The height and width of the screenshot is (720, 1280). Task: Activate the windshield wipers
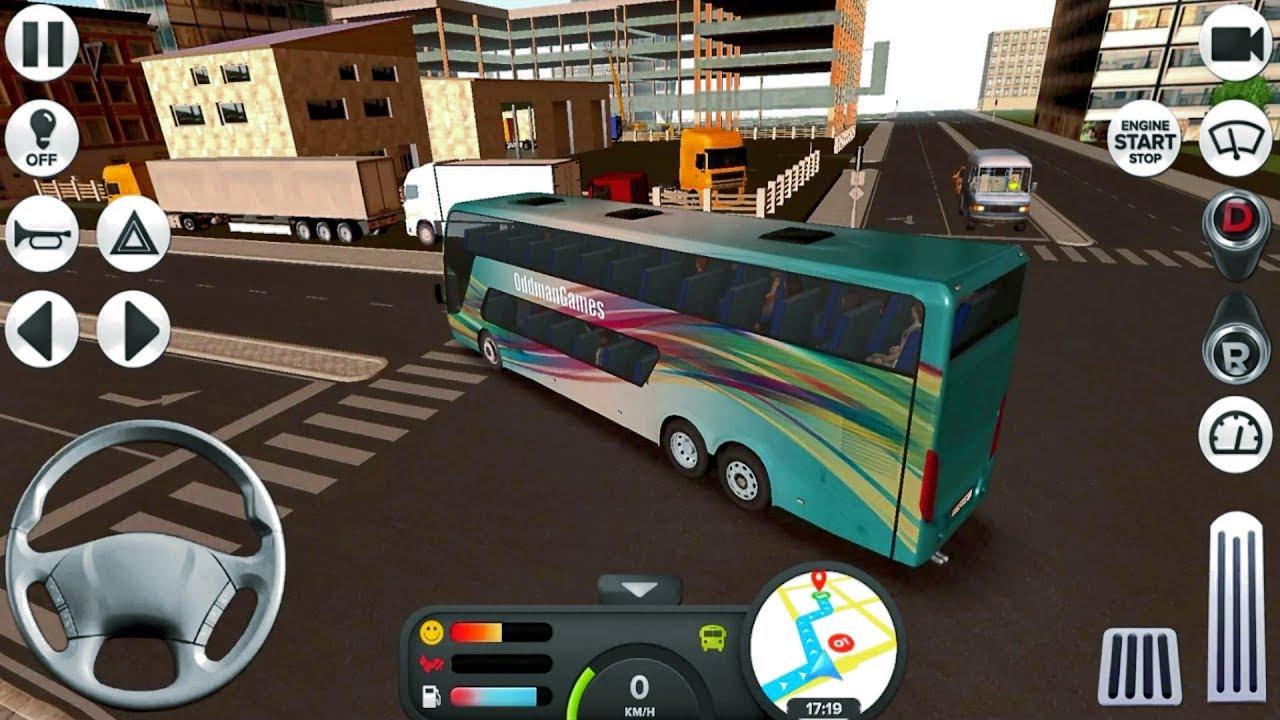(1238, 139)
